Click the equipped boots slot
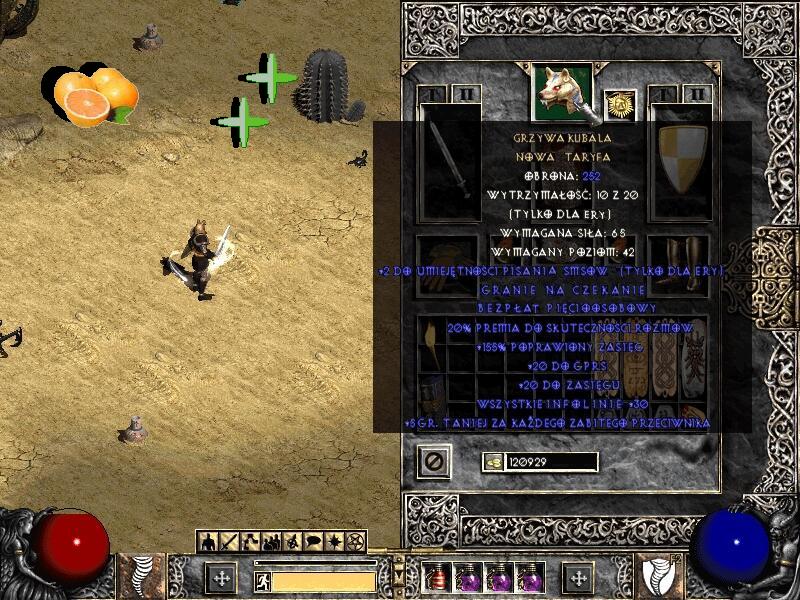800x600 pixels. [678, 264]
